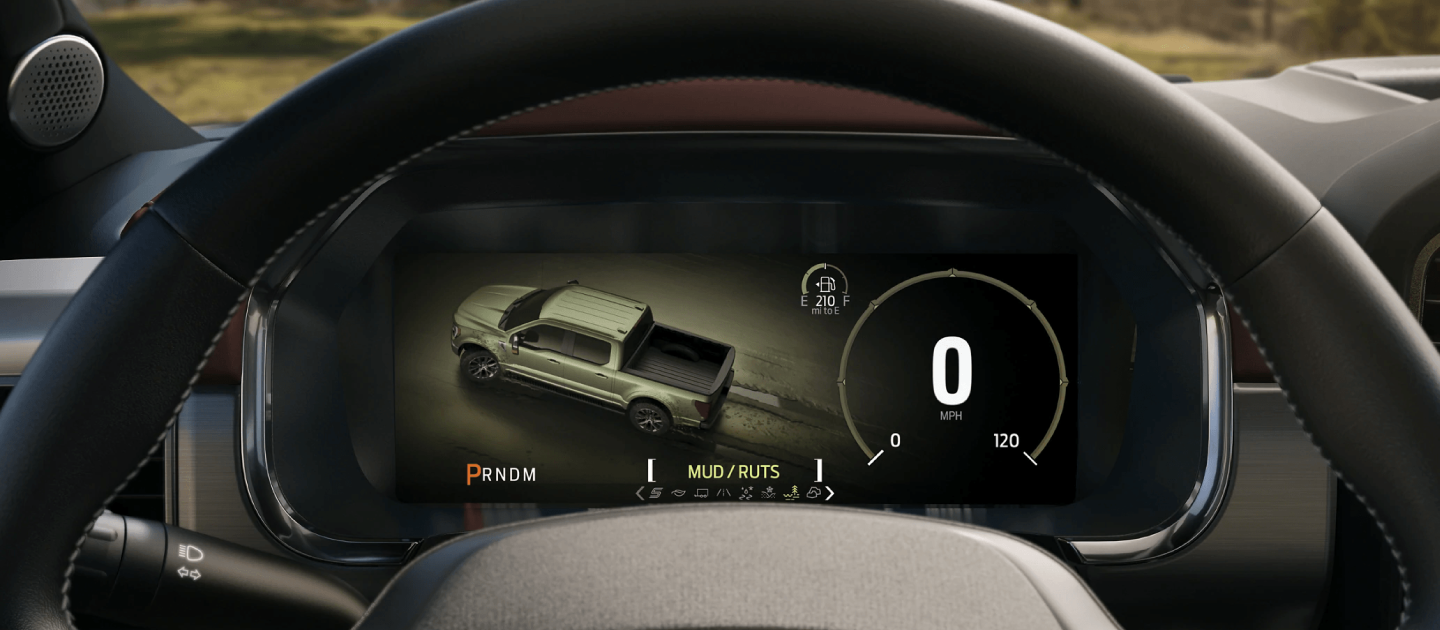Click the MUD / RUTS mode label
This screenshot has width=1440, height=630.
coord(733,471)
